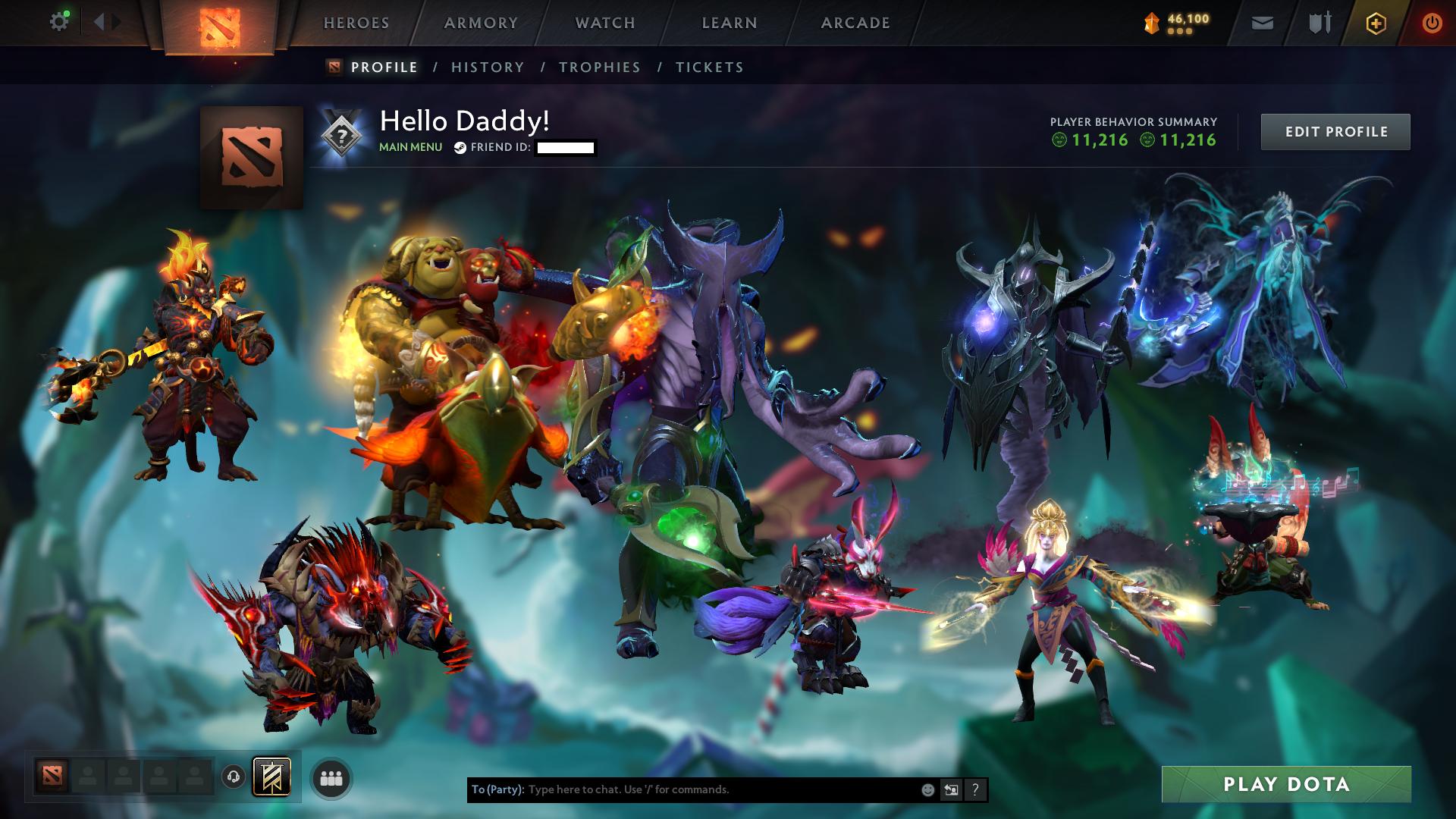Open the ARCADE menu
This screenshot has width=1456, height=819.
point(855,23)
